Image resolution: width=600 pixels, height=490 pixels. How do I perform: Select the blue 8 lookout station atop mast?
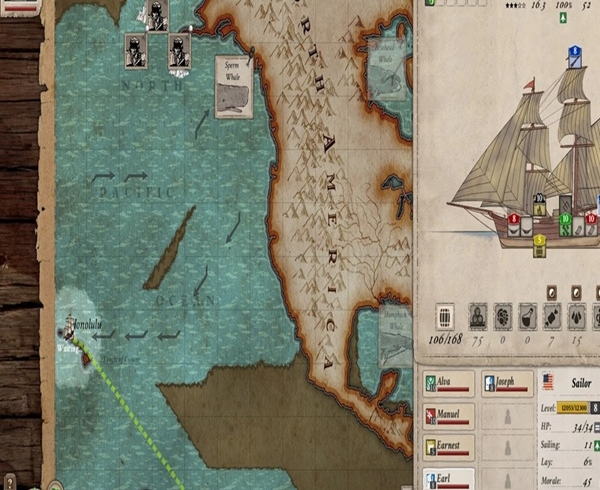pyautogui.click(x=575, y=52)
